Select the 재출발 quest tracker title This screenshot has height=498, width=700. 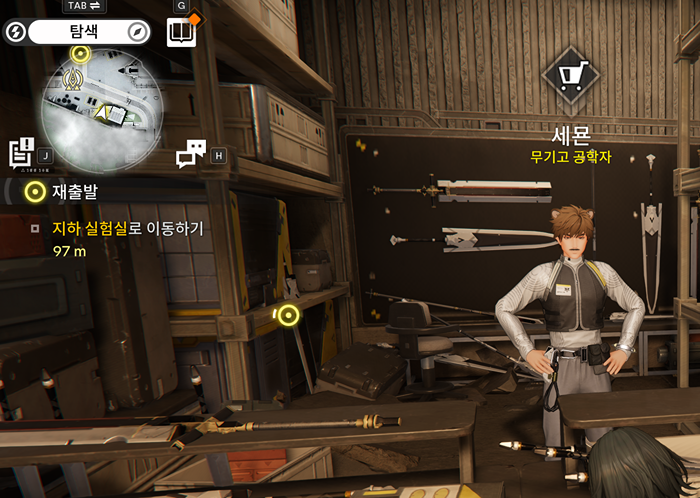point(74,190)
